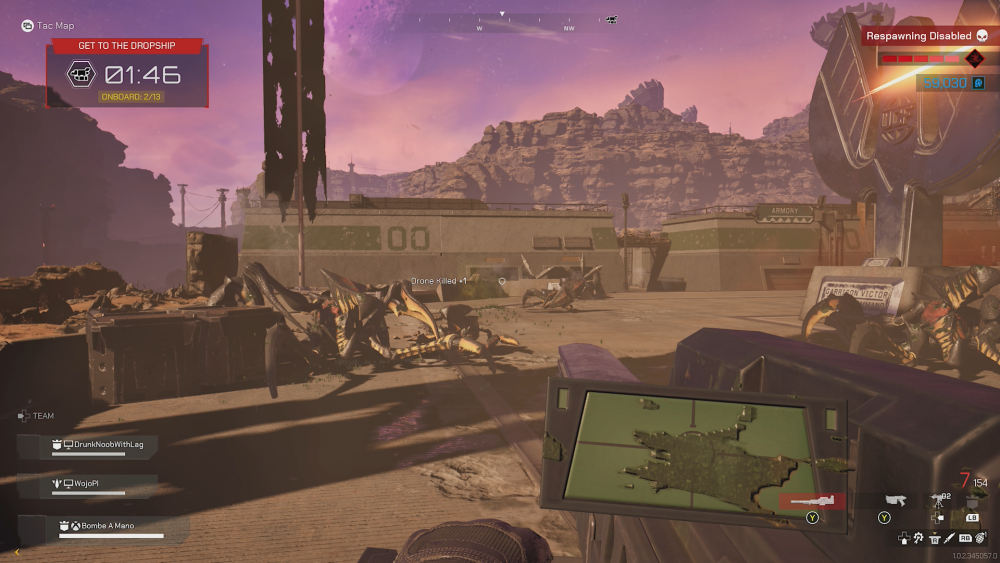This screenshot has height=563, width=1000.
Task: Choose the grenade icon in the equipment bar
Action: (x=981, y=538)
